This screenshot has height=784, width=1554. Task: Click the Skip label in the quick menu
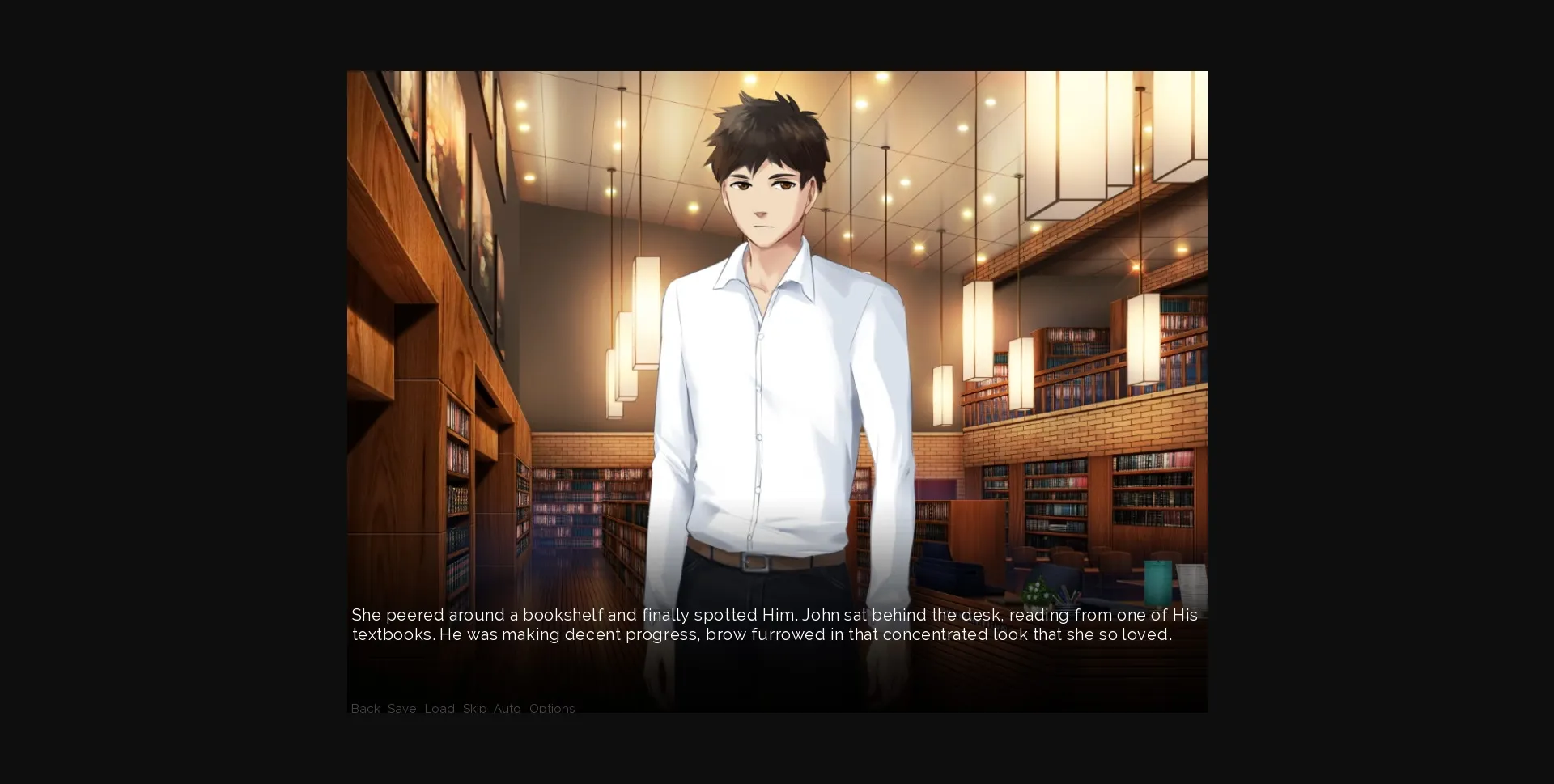coord(473,709)
